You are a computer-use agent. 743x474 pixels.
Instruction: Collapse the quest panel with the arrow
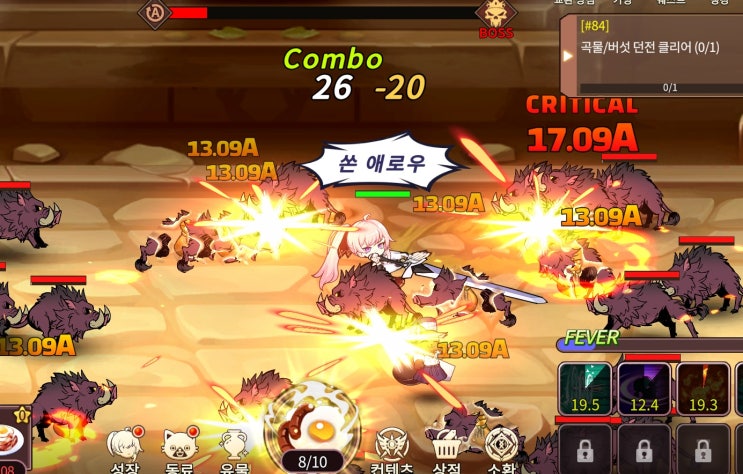[569, 56]
